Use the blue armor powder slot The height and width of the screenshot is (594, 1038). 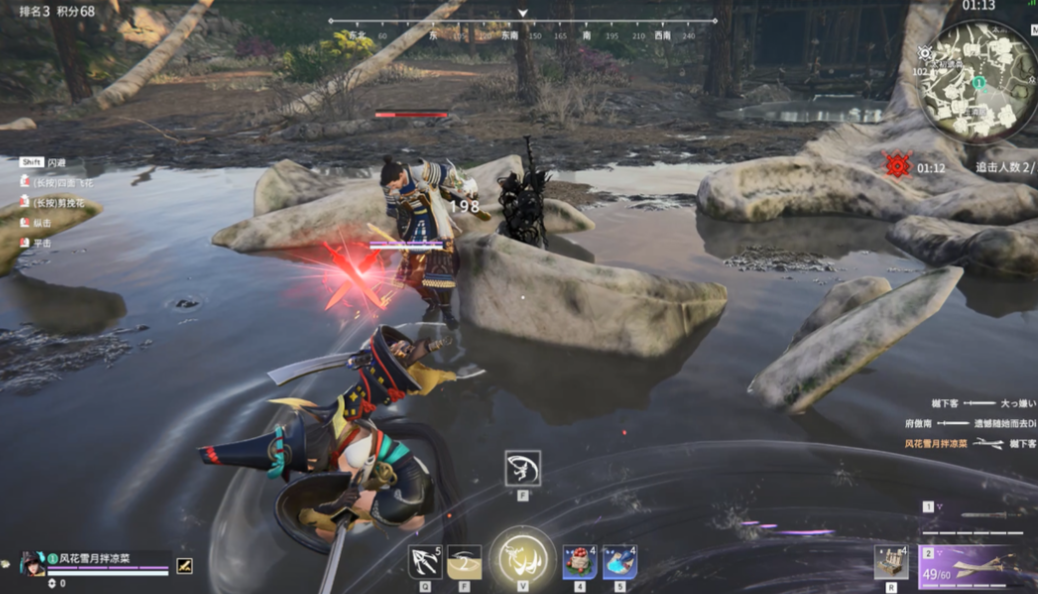(x=620, y=562)
